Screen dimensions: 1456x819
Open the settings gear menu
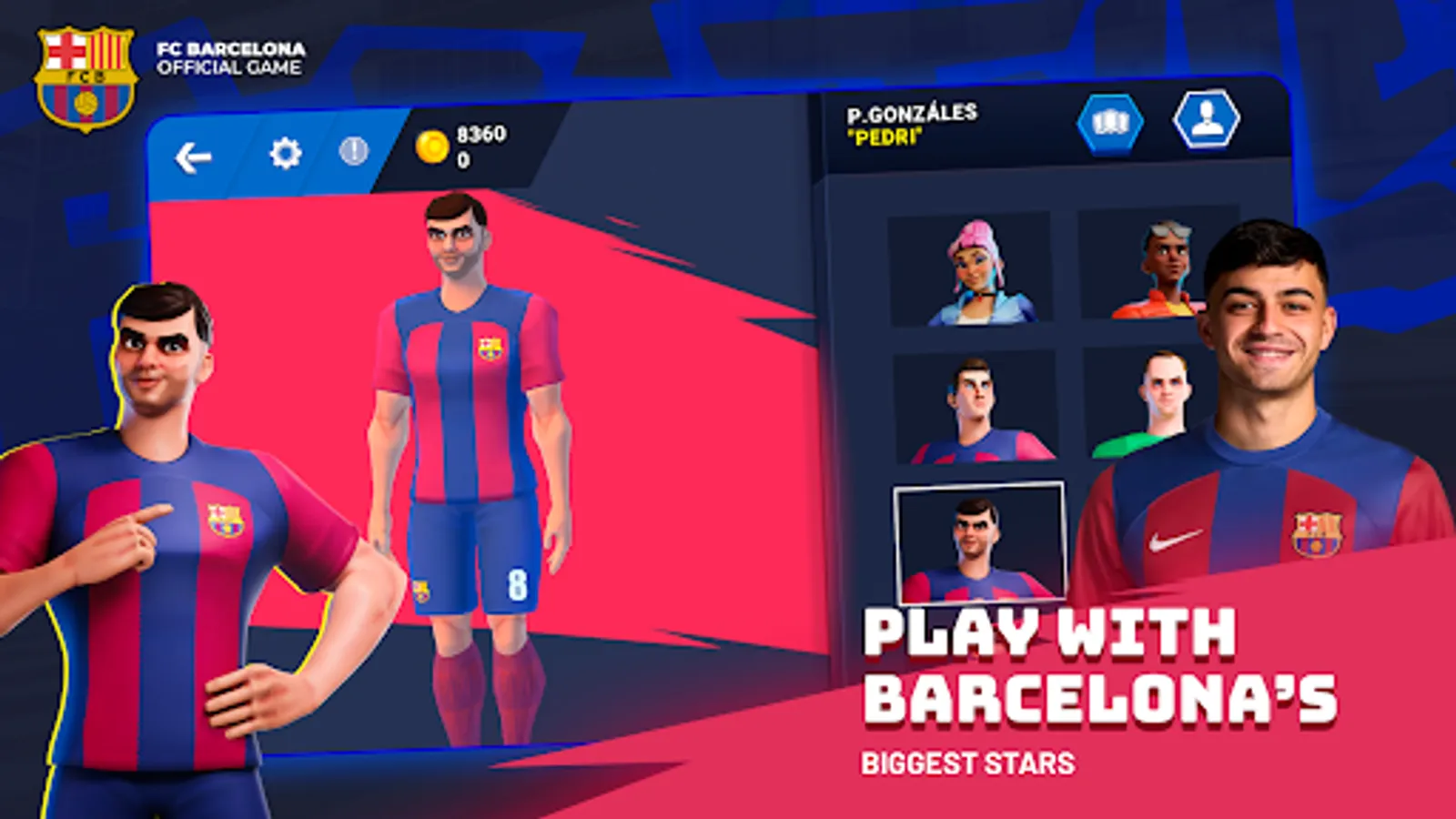[x=285, y=153]
